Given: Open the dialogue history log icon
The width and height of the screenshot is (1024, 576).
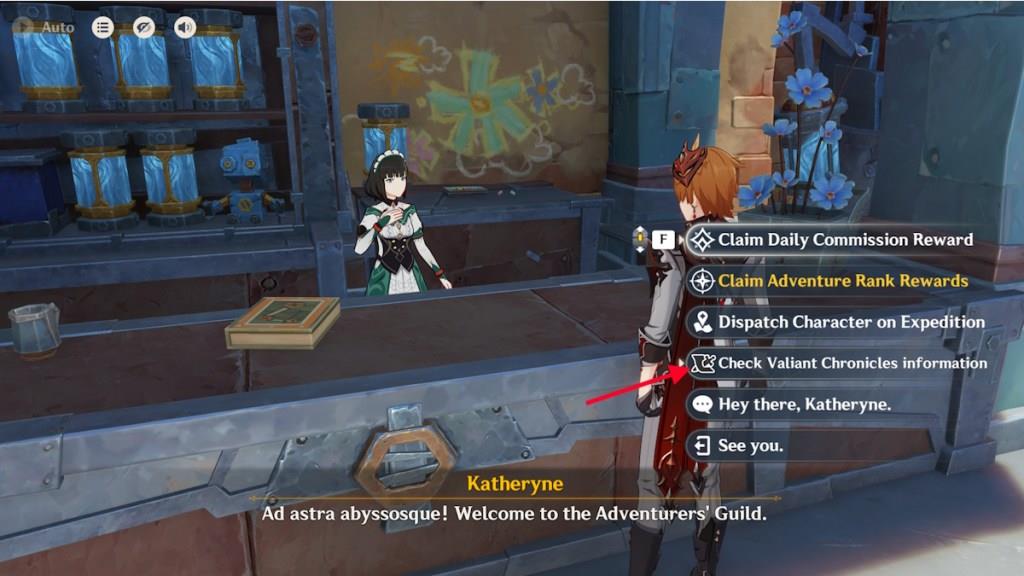Looking at the screenshot, I should coord(103,27).
